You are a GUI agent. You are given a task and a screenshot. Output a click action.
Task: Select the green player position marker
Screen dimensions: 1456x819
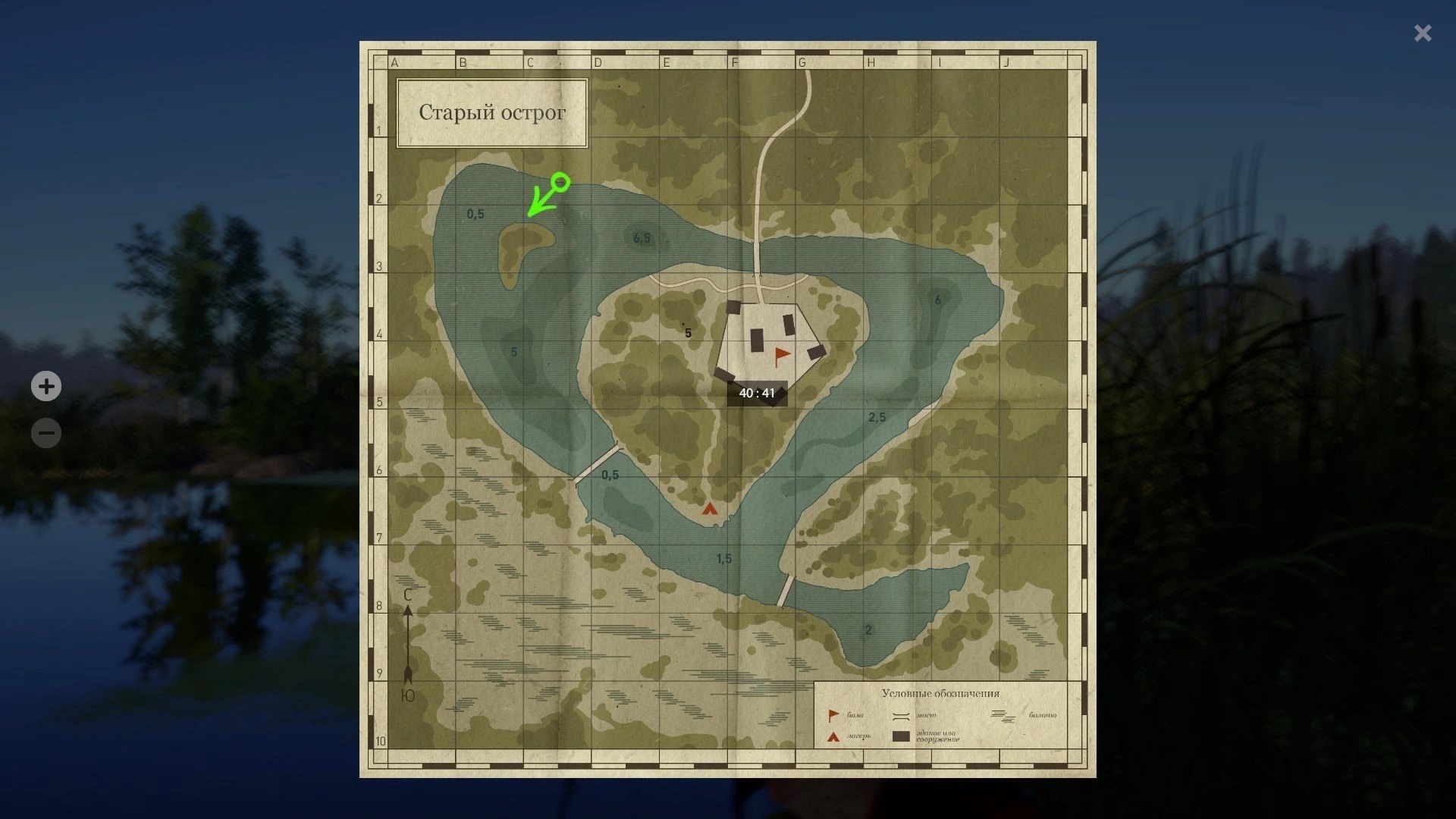(x=560, y=182)
